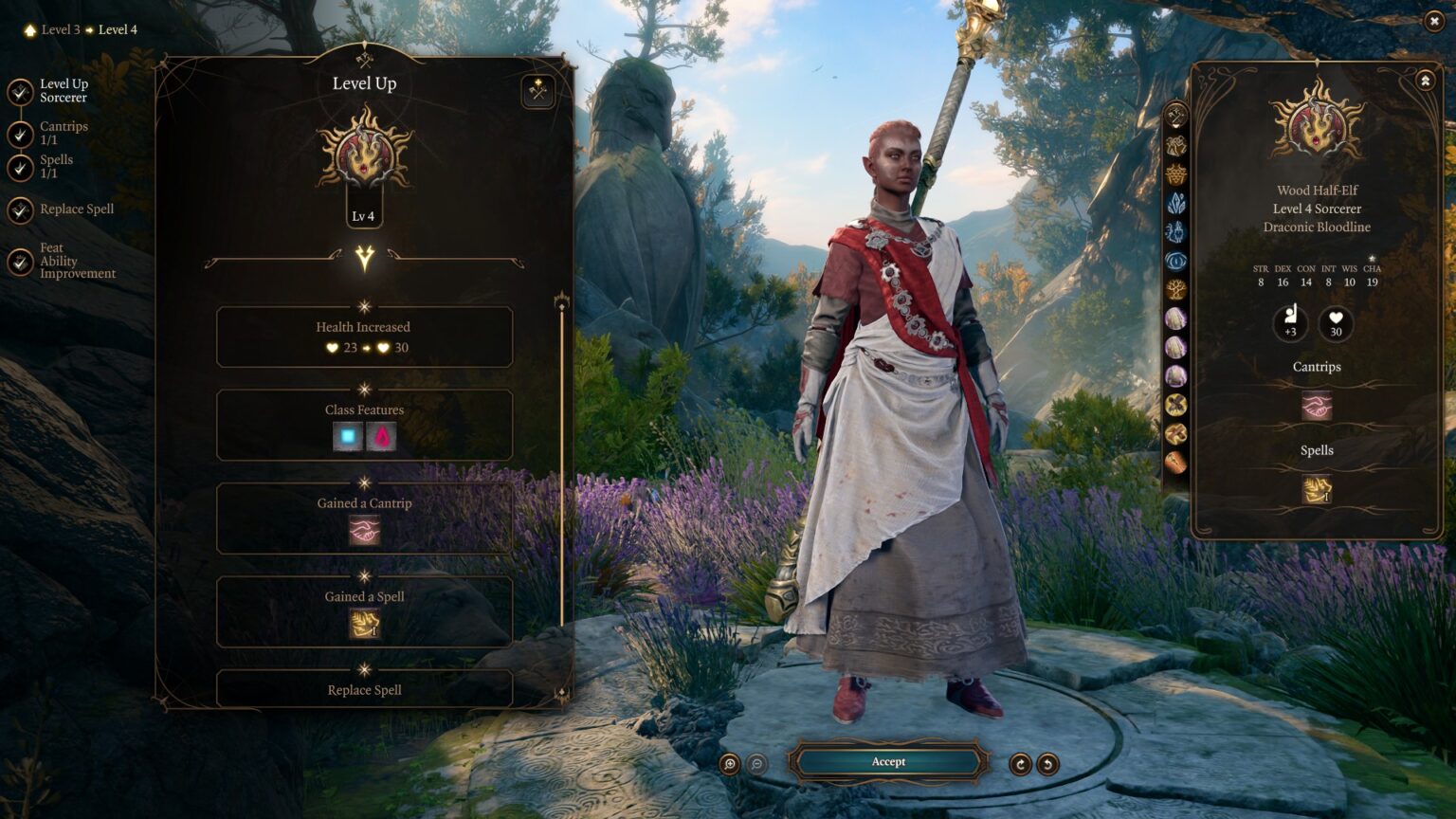
Task: Close the level up screen
Action: coord(1433,21)
